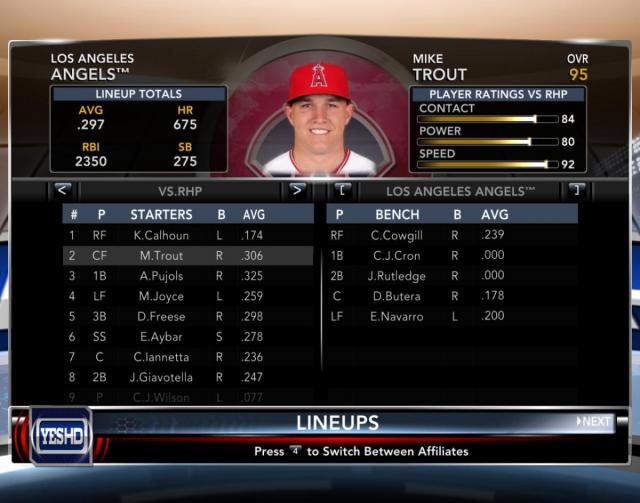This screenshot has width=640, height=503.
Task: Select M.Joyce in the lineup
Action: [x=160, y=296]
